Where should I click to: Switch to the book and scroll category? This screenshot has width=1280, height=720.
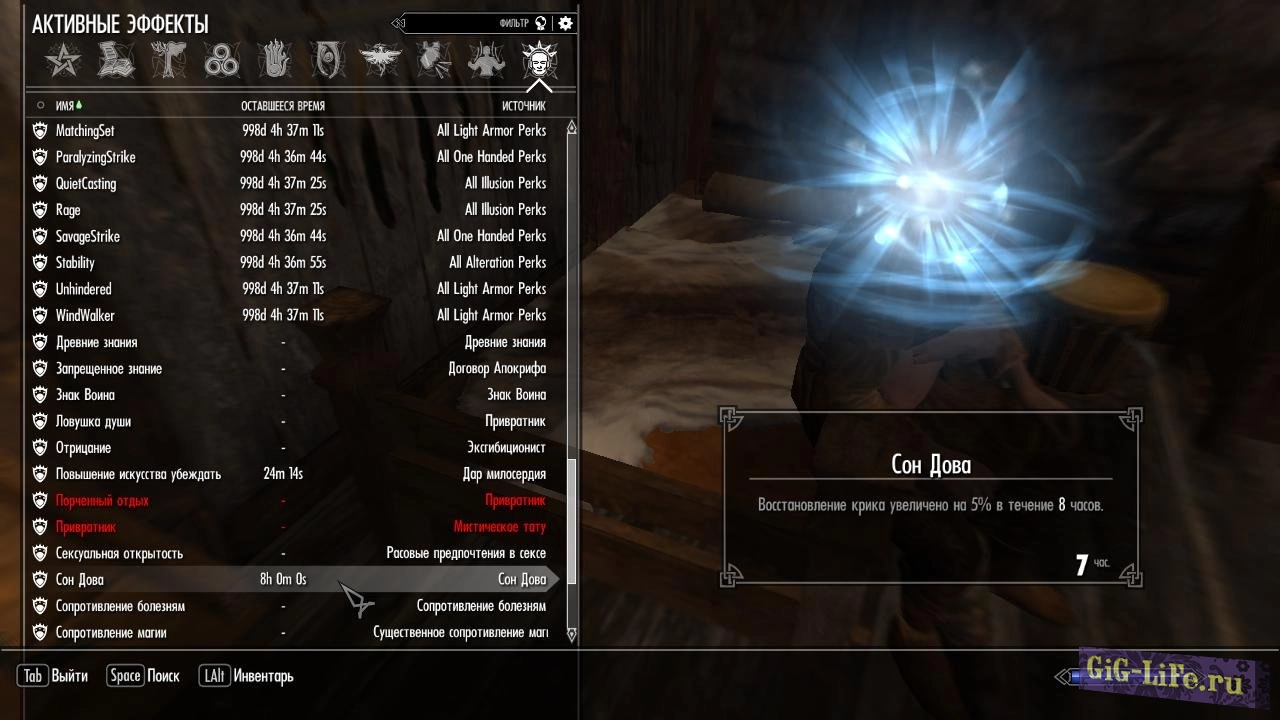[116, 61]
